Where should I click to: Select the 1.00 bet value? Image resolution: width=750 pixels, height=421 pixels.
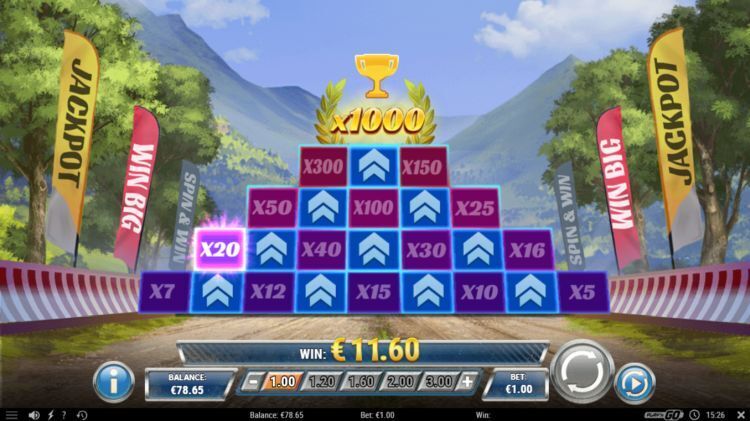tap(283, 382)
